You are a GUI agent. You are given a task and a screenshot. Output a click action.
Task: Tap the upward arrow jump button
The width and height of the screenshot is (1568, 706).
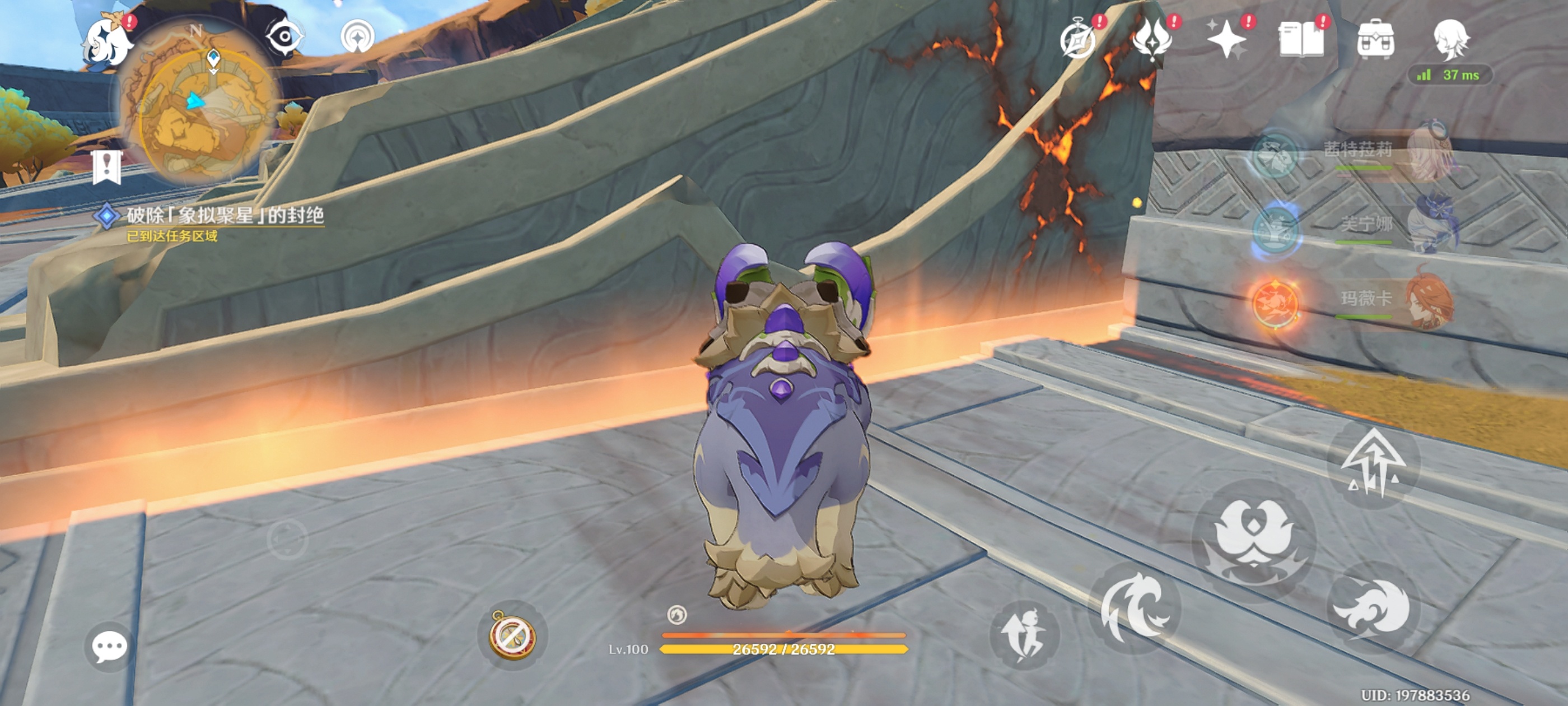coord(1373,464)
